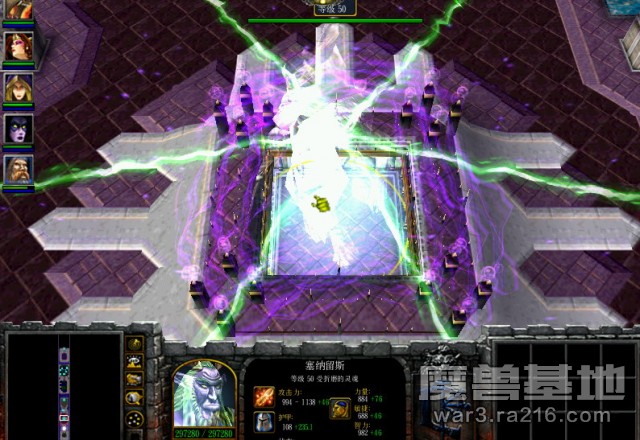Select the hooded blonde sorceress hero portrait

(18, 88)
